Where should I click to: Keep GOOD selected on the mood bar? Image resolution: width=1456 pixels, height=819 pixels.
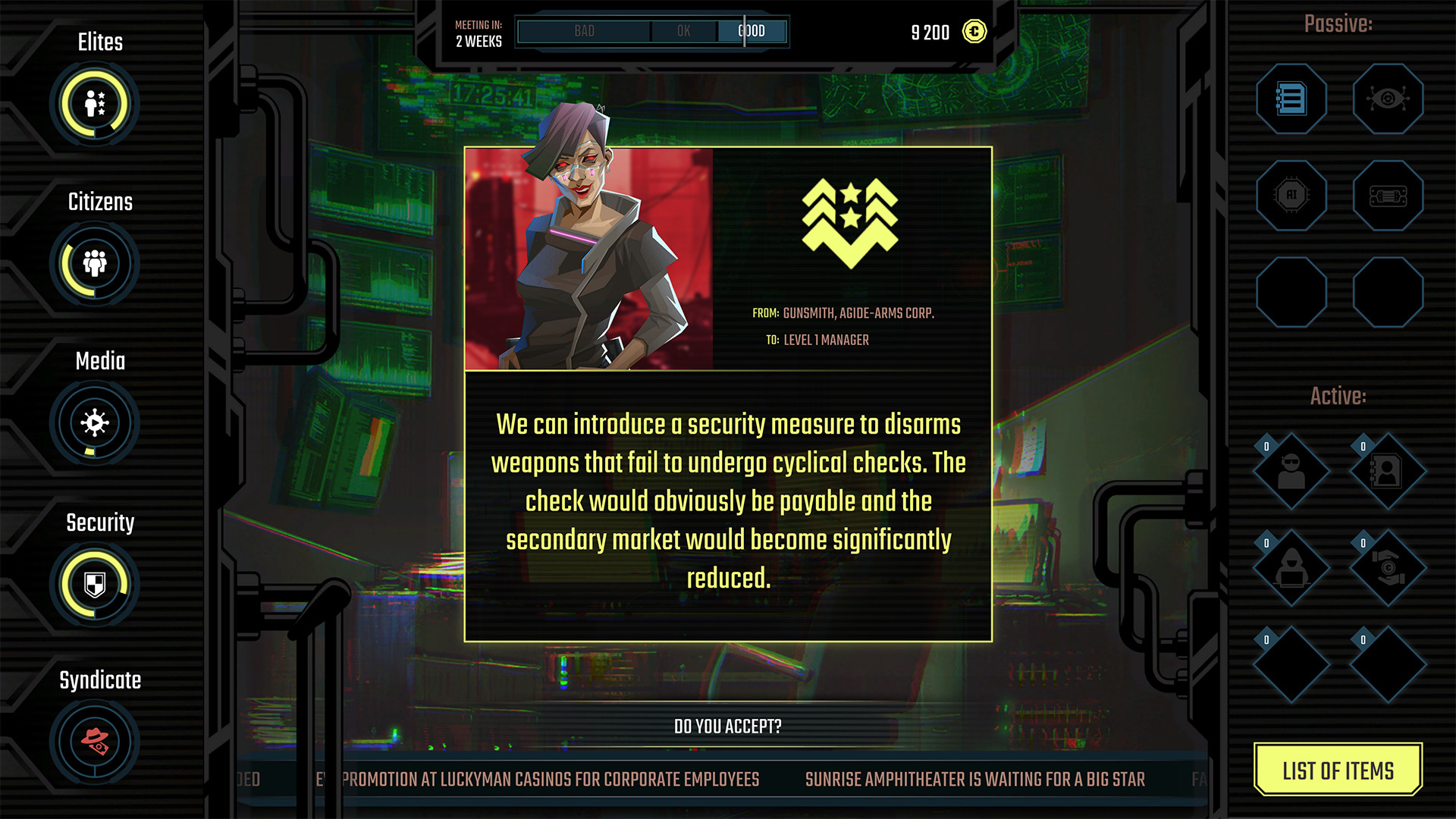point(752,31)
